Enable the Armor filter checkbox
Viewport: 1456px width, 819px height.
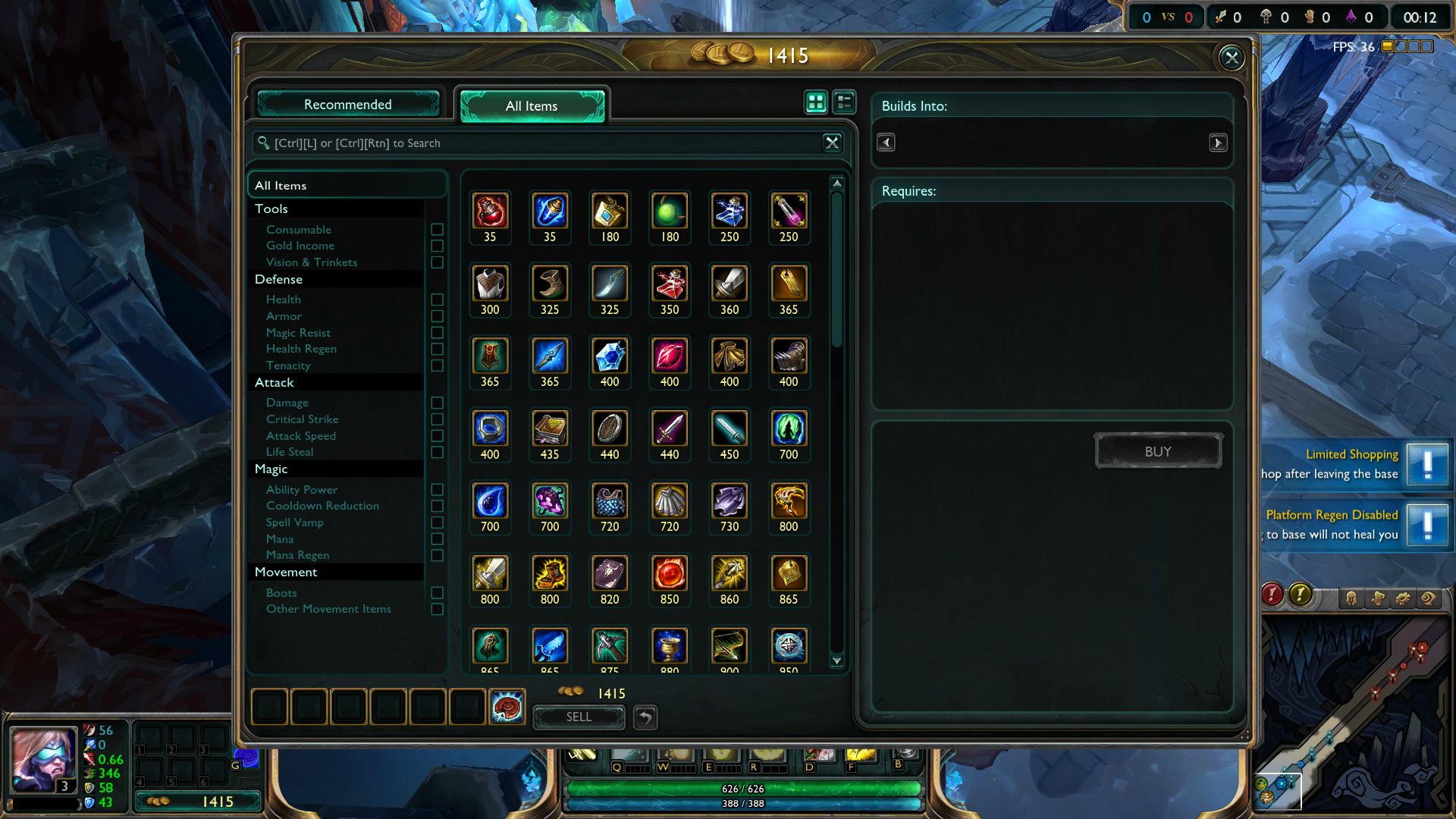[437, 316]
